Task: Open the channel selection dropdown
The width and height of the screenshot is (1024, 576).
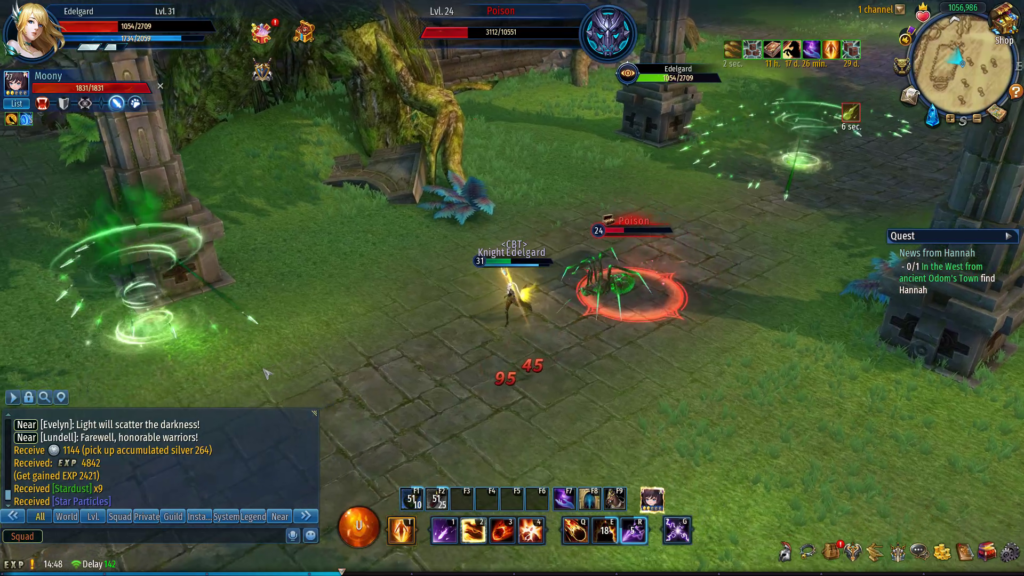Action: pos(900,9)
